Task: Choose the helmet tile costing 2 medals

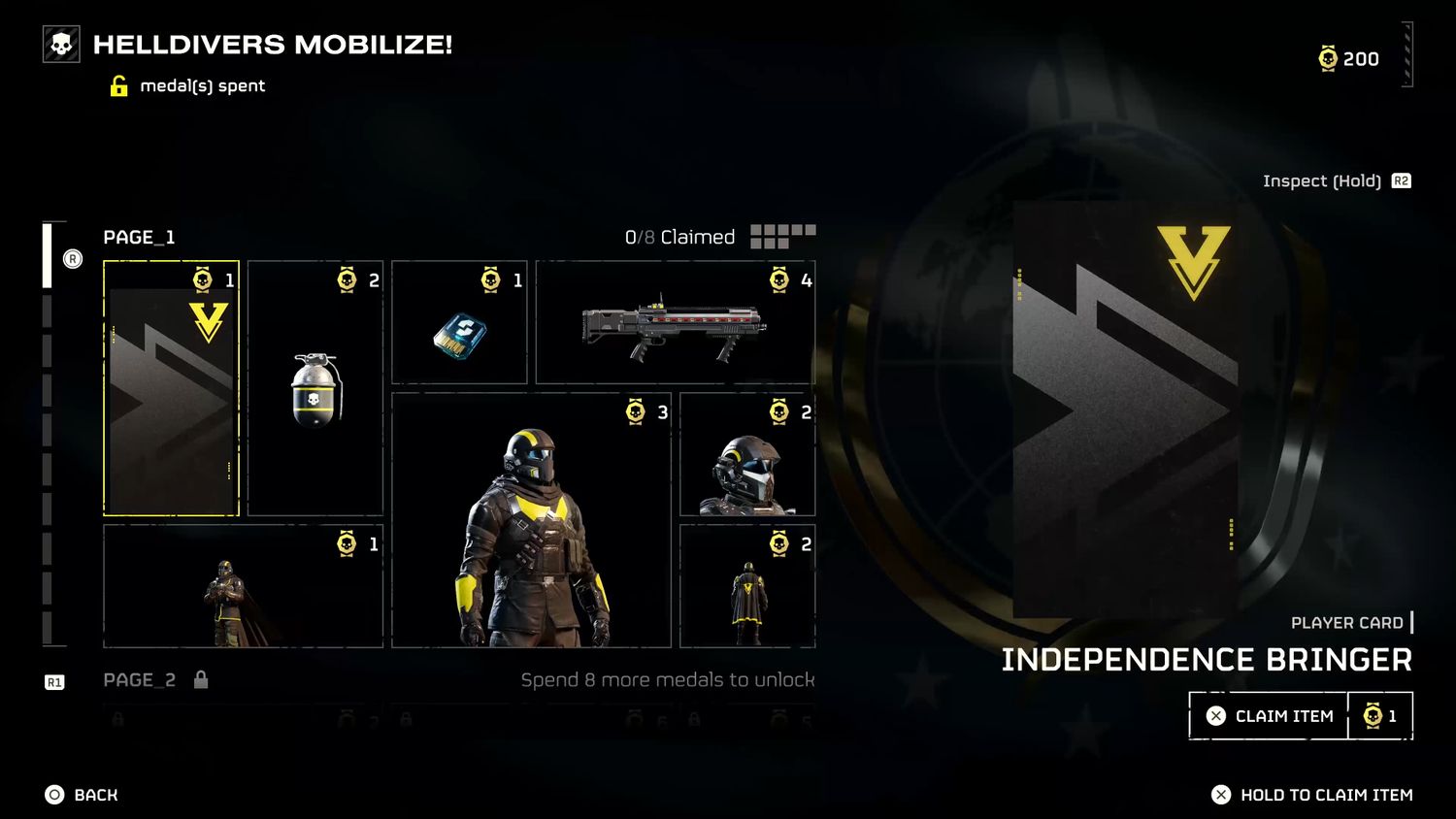Action: click(x=747, y=454)
